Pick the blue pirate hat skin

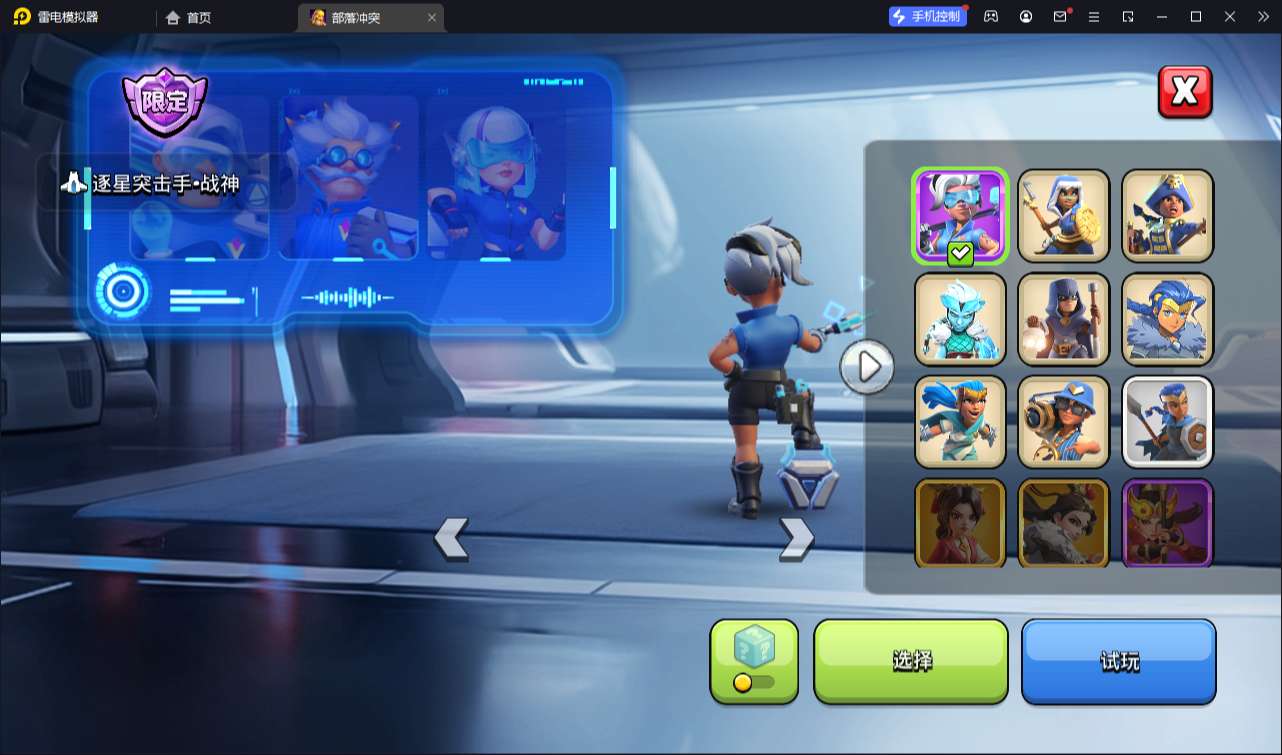pos(1167,215)
